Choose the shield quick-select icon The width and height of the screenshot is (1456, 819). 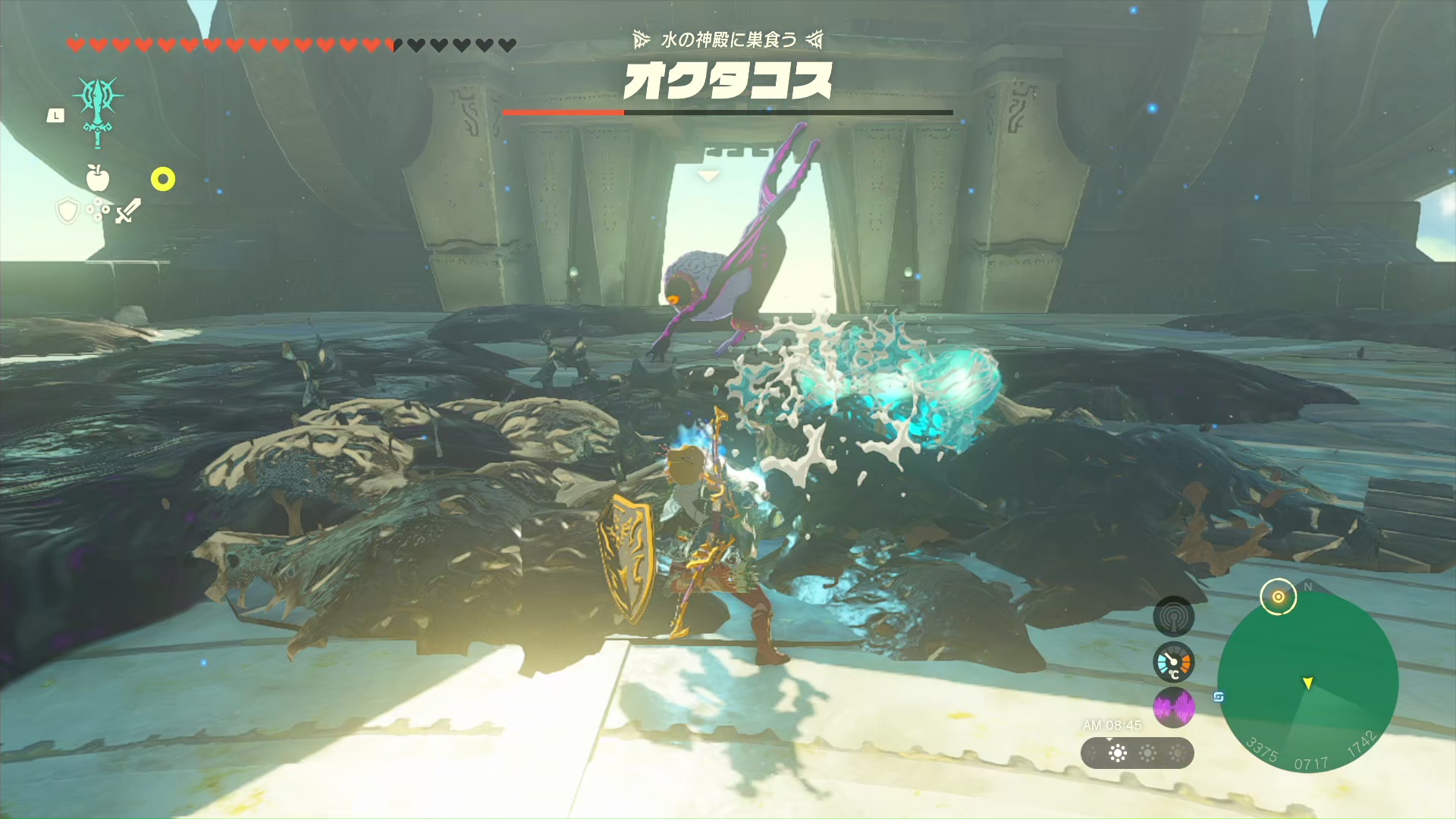pos(67,211)
